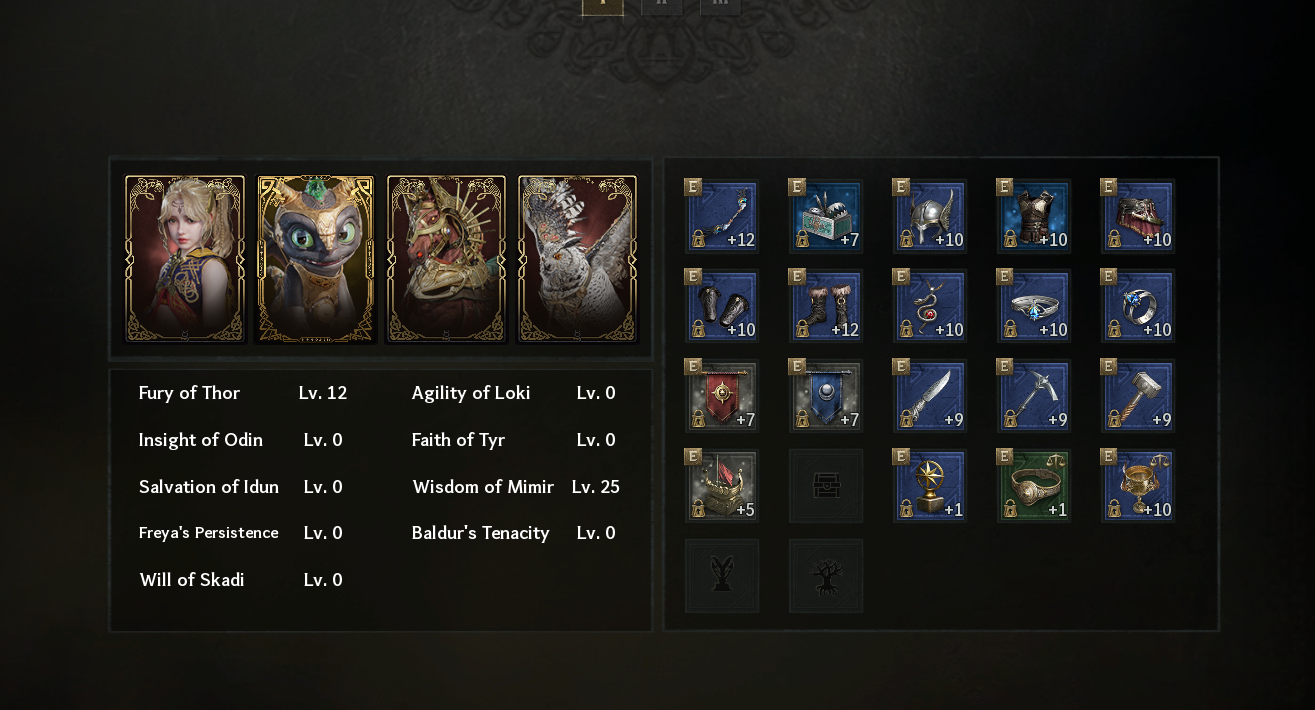Image resolution: width=1315 pixels, height=710 pixels.
Task: Inspect the golden chalice +10 slot
Action: click(x=1138, y=486)
